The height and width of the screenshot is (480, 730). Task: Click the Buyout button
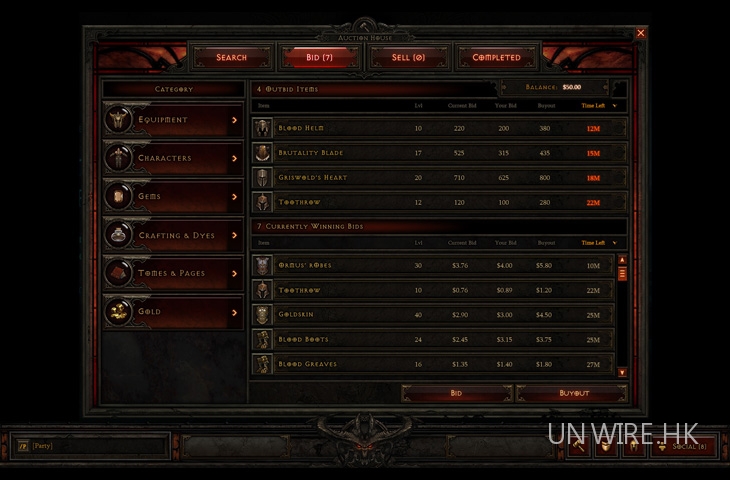pos(574,393)
